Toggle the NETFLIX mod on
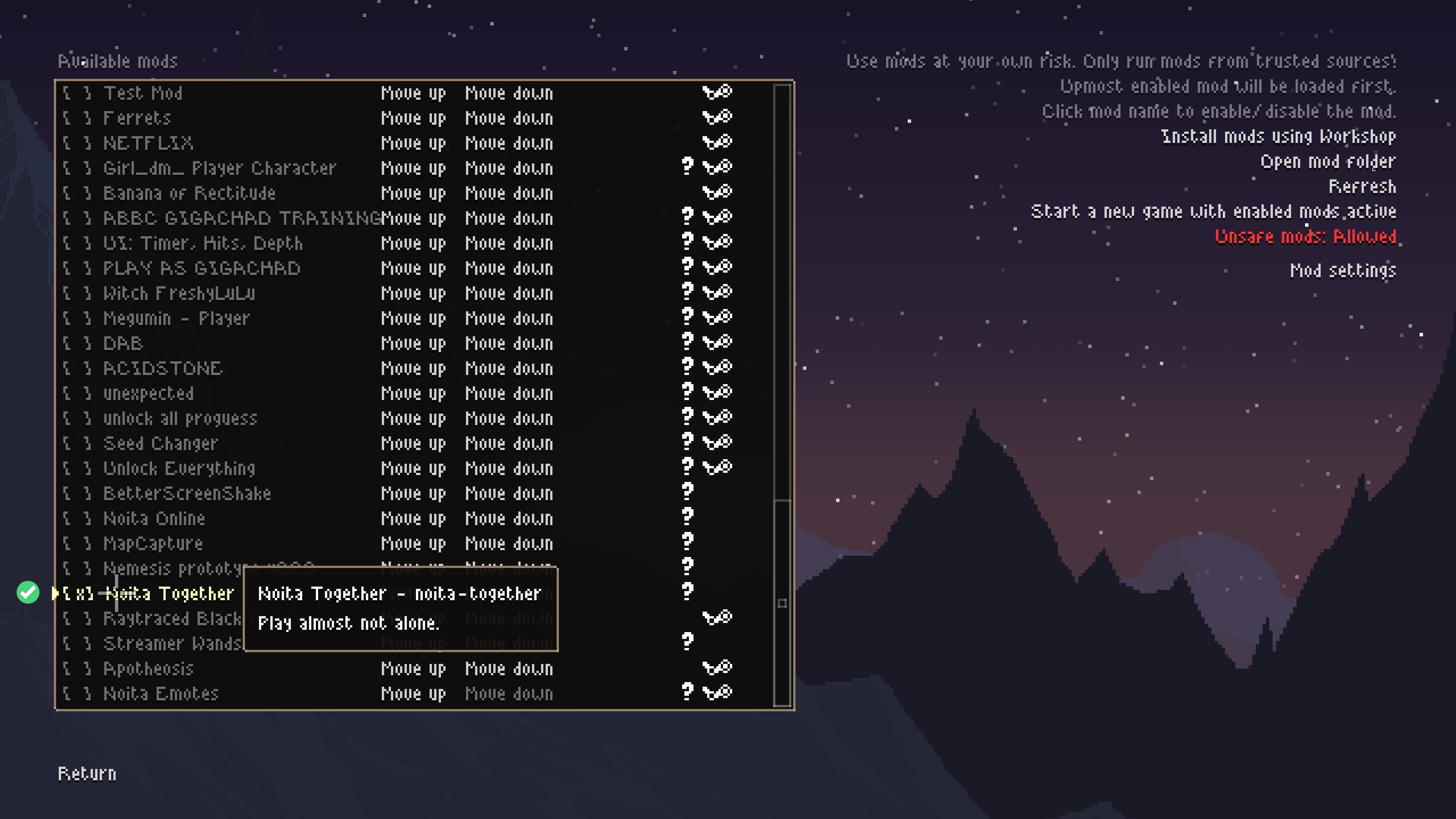 point(148,143)
